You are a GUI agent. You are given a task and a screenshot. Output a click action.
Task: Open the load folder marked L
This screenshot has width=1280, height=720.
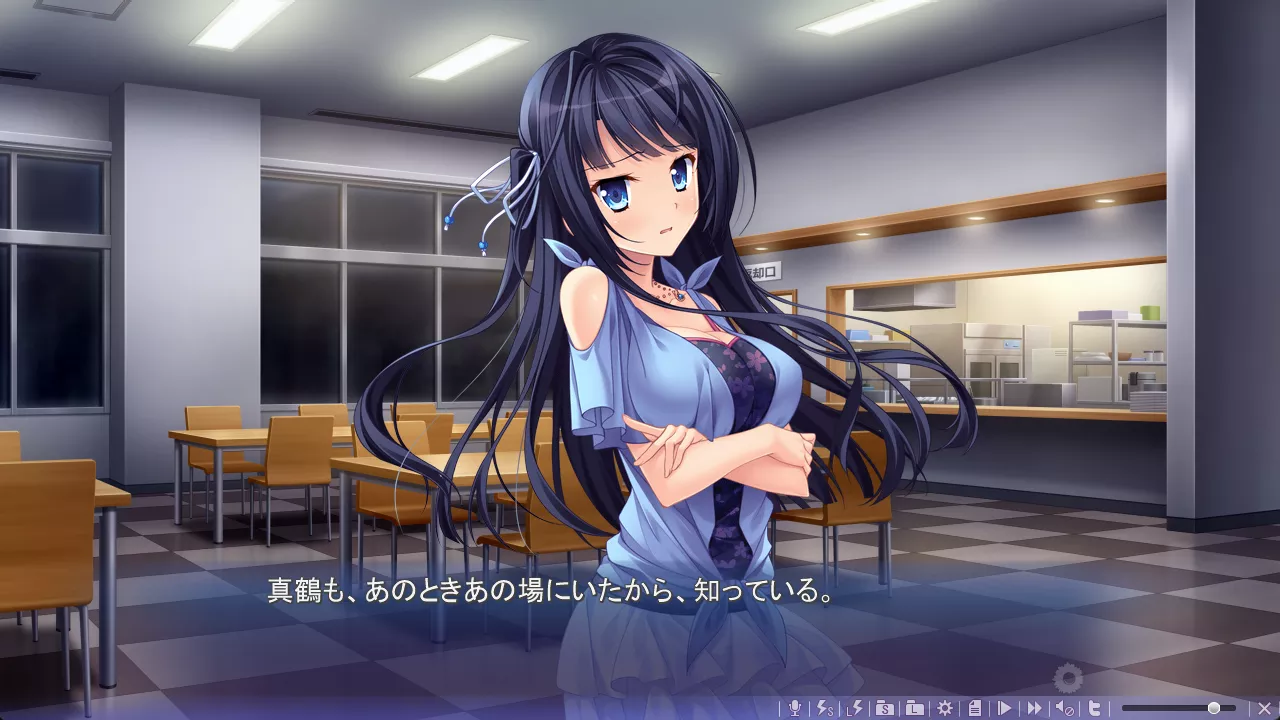pos(915,708)
